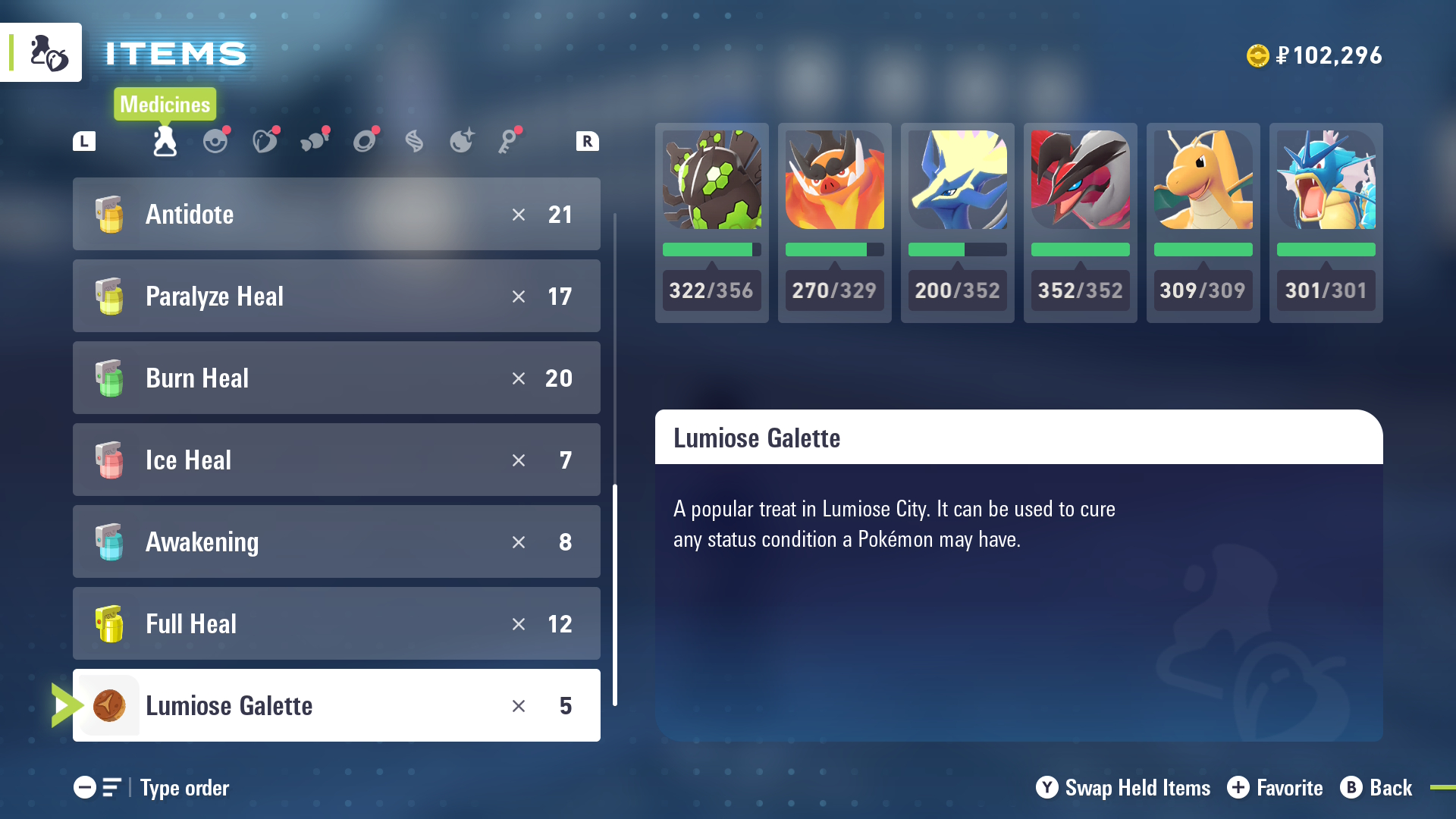1456x819 pixels.
Task: Select the minus sort toggle icon
Action: [x=85, y=788]
